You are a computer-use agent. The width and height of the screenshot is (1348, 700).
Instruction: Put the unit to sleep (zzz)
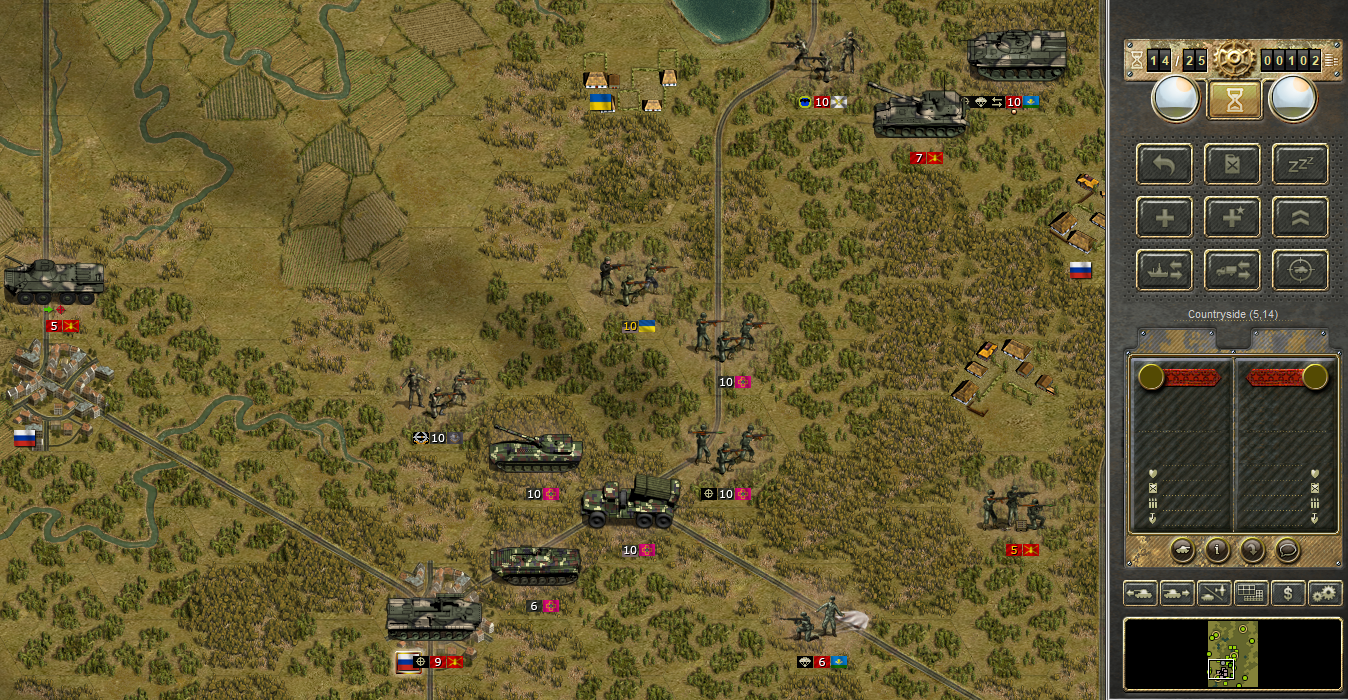[1300, 164]
